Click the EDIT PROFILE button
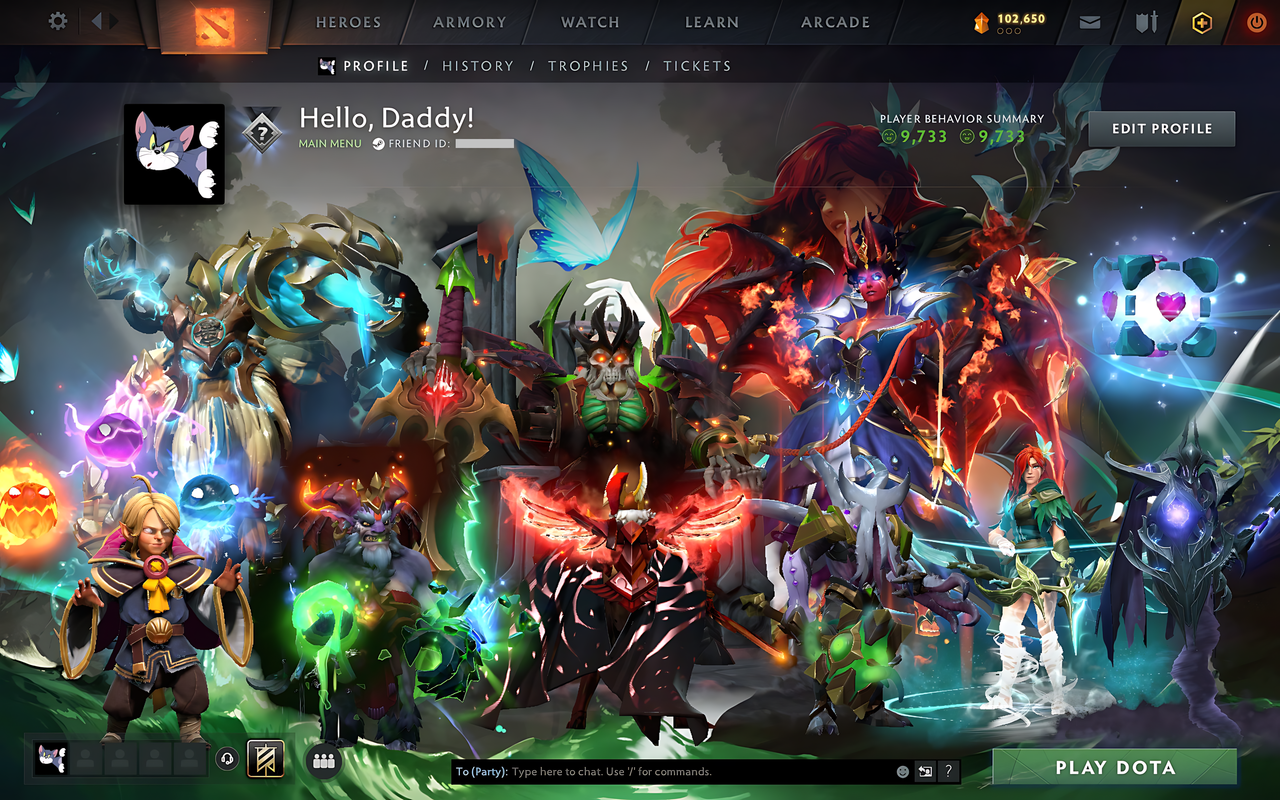 click(x=1161, y=128)
